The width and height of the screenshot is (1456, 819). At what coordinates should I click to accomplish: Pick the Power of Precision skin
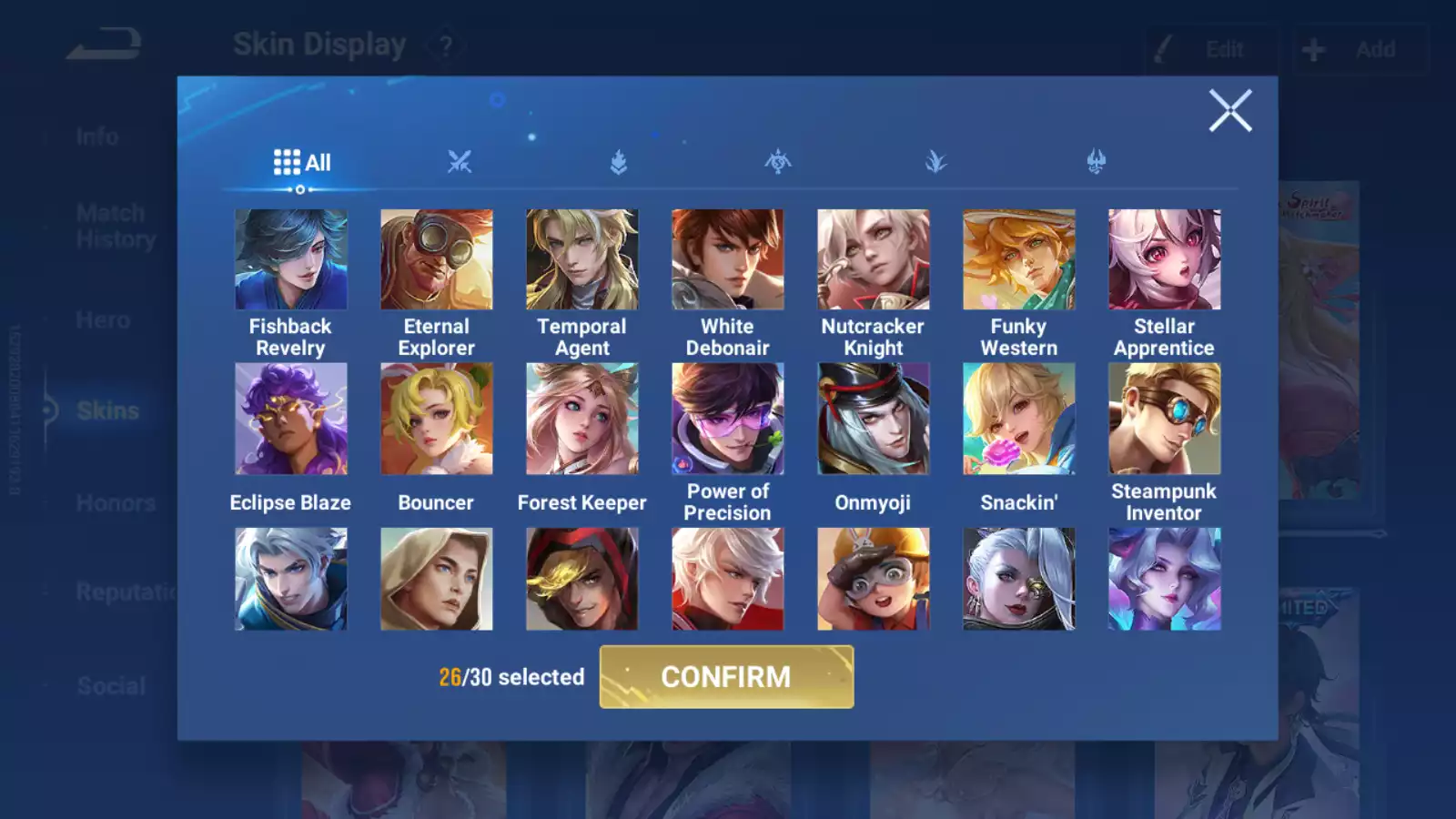727,420
